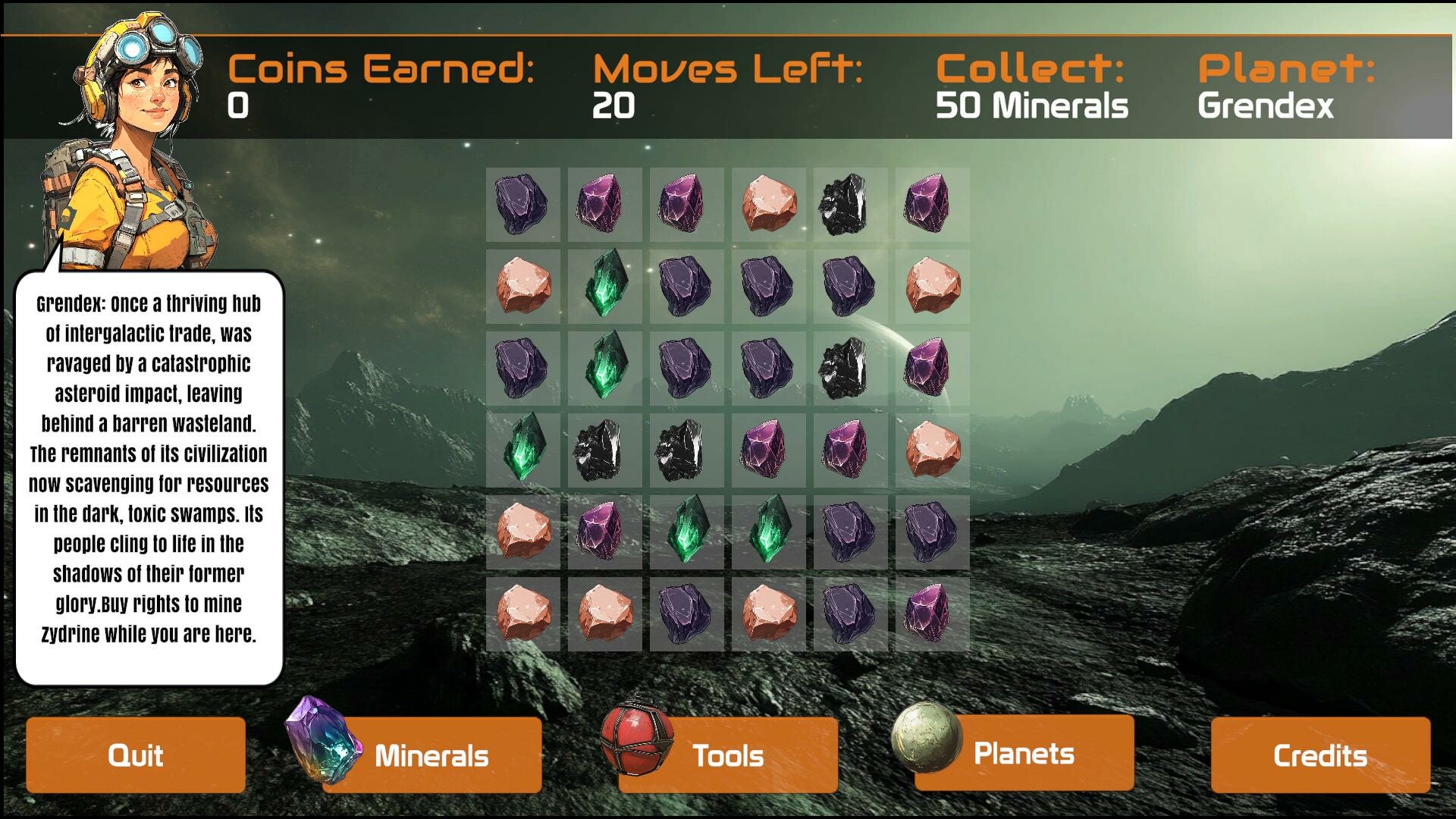This screenshot has width=1456, height=819.
Task: Quit the current game
Action: pyautogui.click(x=136, y=755)
